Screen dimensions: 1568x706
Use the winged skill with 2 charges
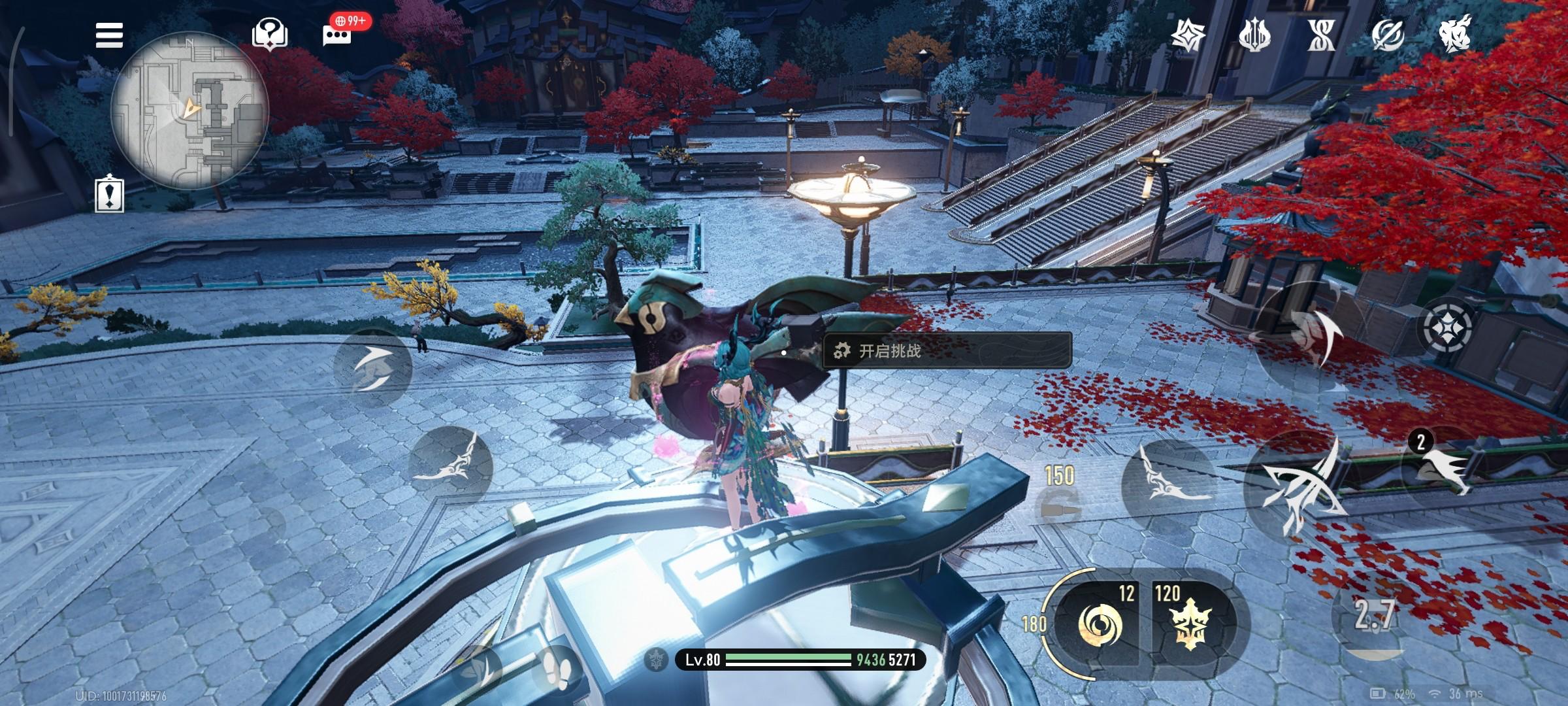pos(1445,467)
